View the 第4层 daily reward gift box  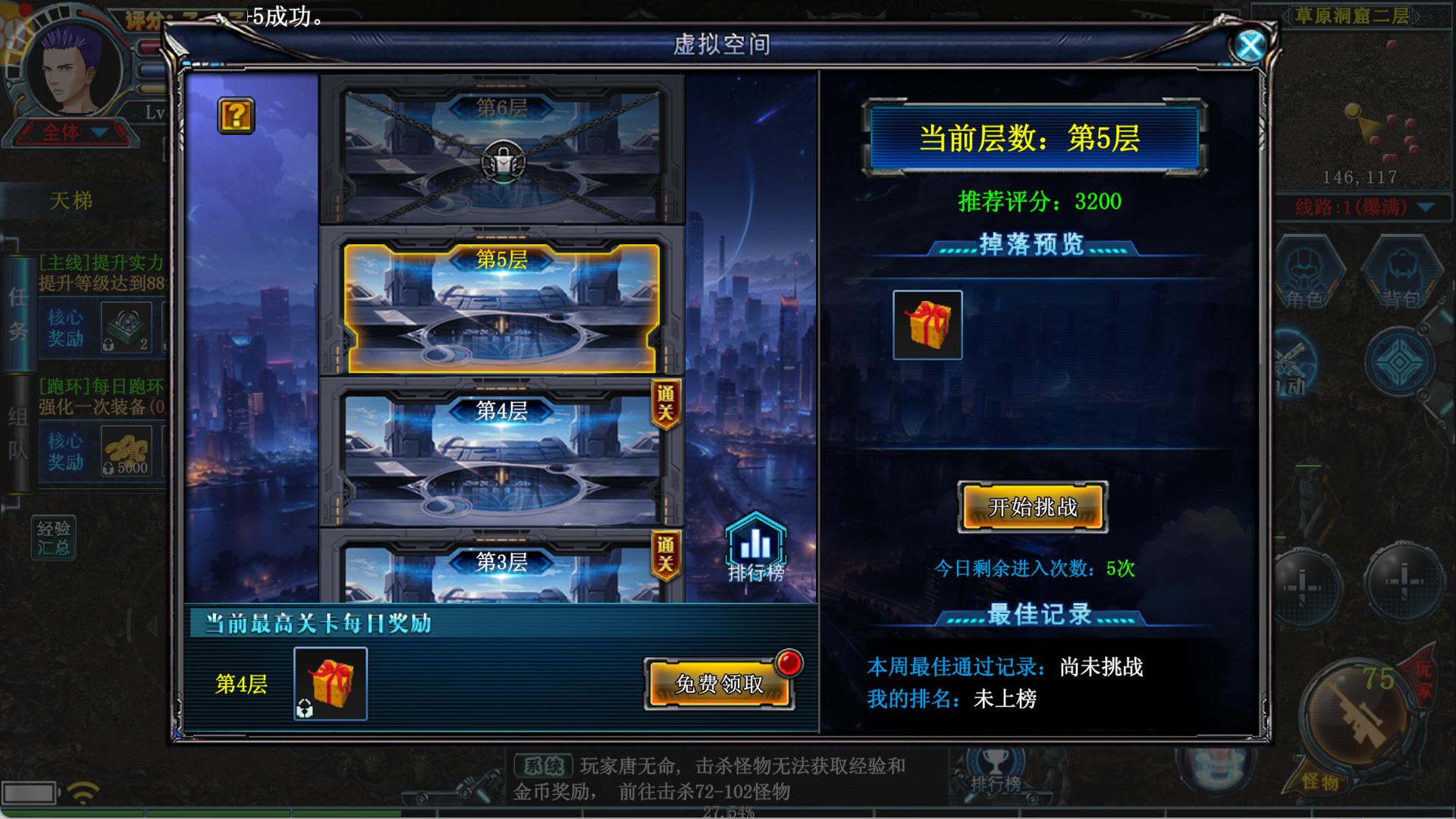tap(331, 683)
